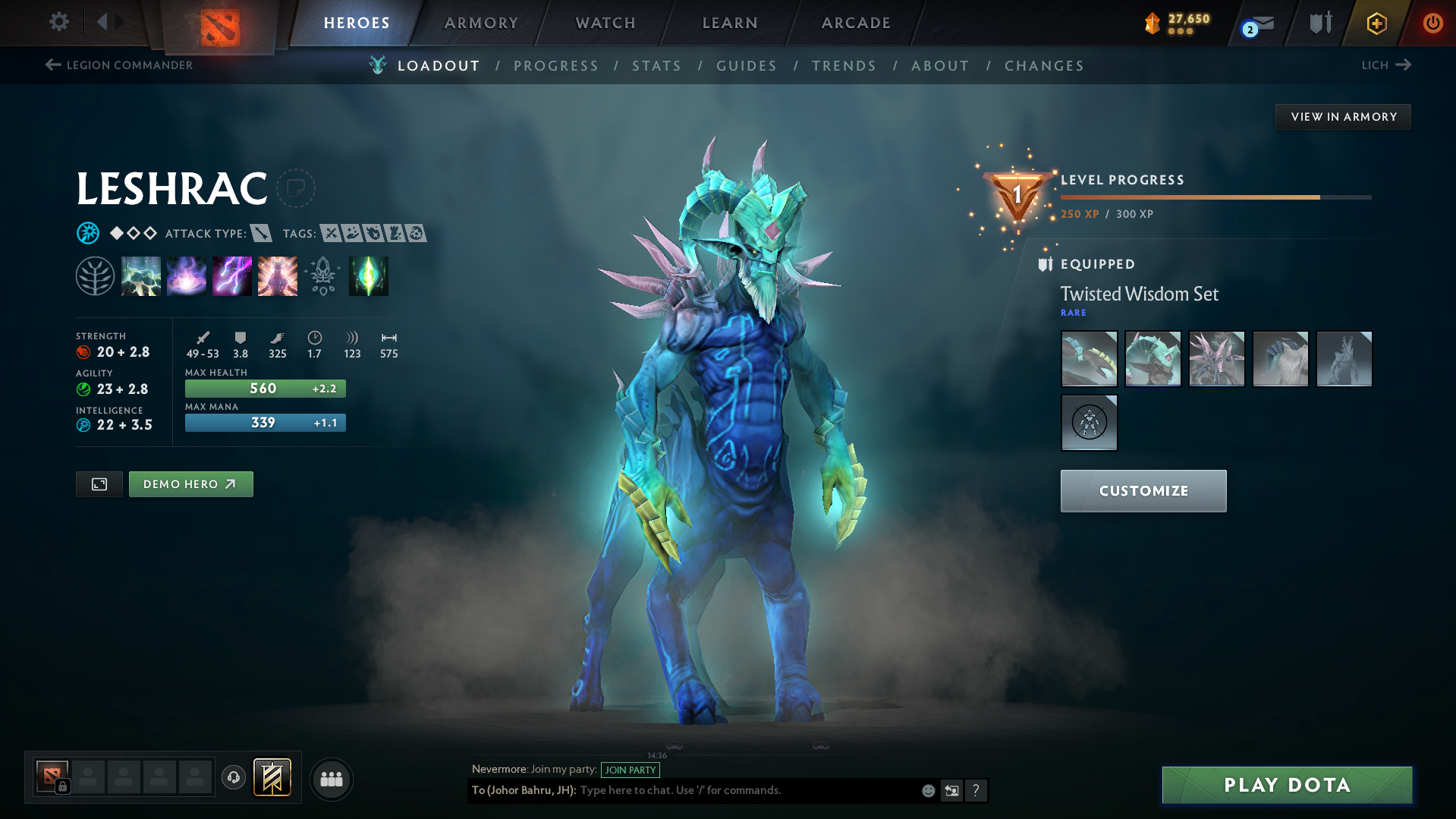1456x819 pixels.
Task: Select the Arcade tab
Action: (856, 23)
